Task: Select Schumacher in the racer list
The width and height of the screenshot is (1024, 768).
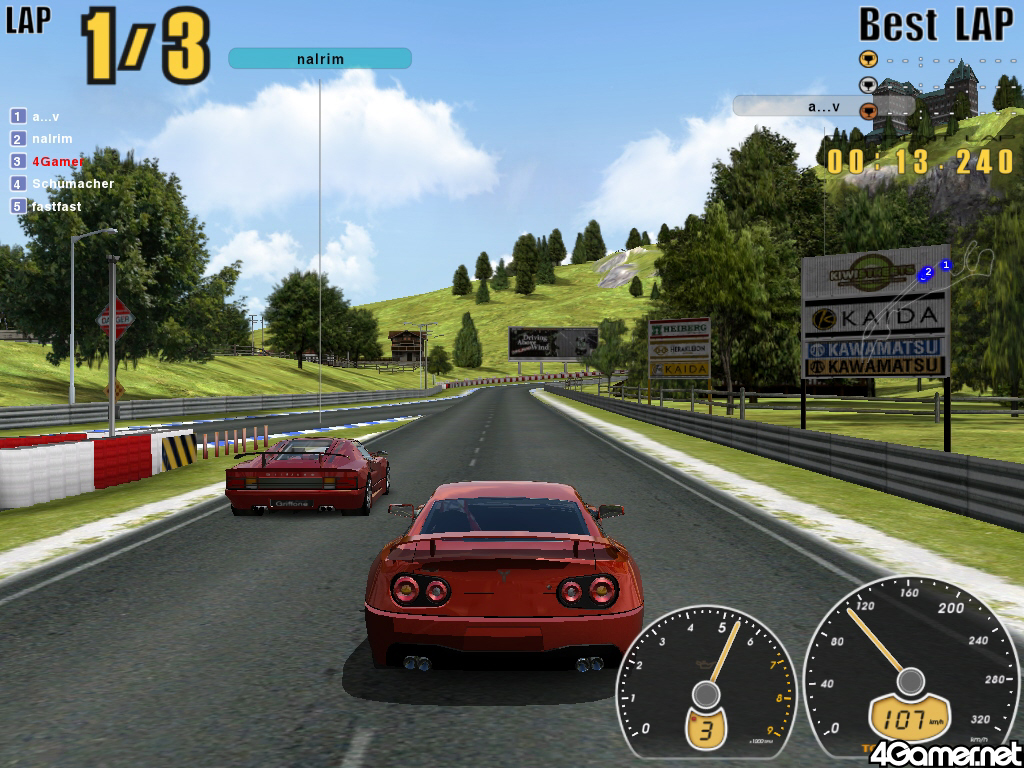Action: point(72,184)
